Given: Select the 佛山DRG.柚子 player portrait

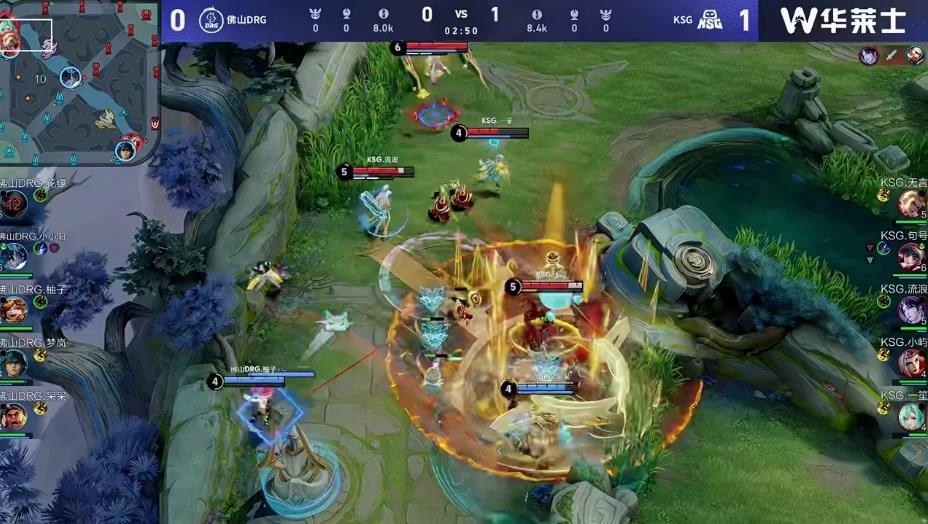Looking at the screenshot, I should click(14, 309).
